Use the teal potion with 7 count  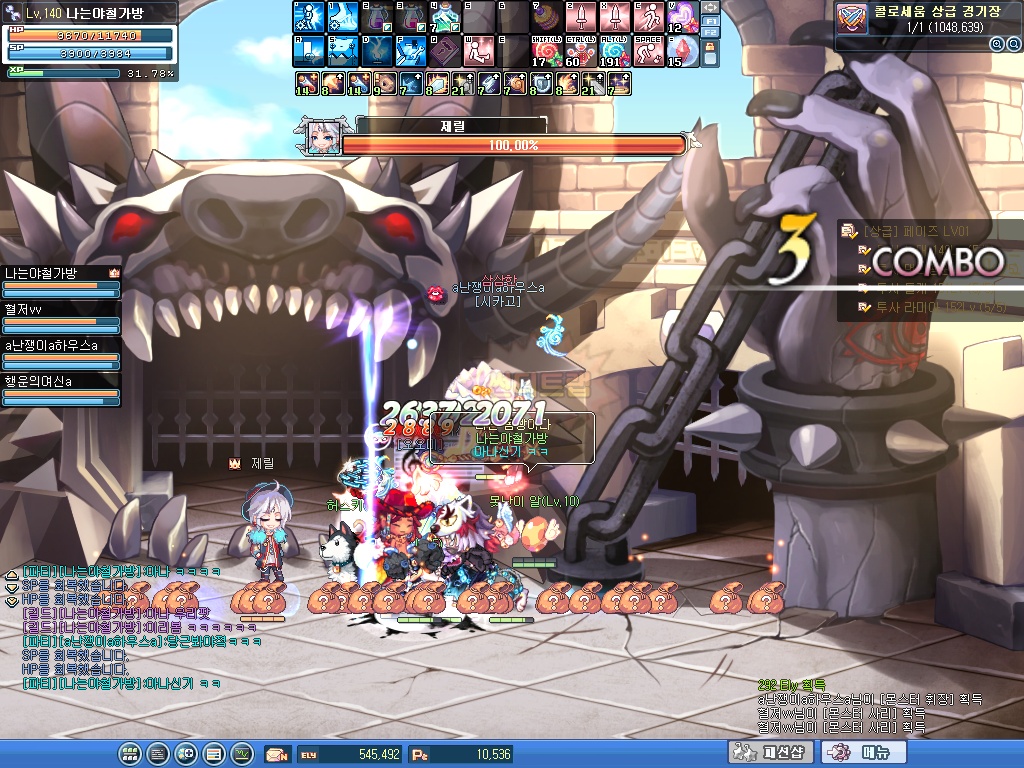[x=443, y=17]
